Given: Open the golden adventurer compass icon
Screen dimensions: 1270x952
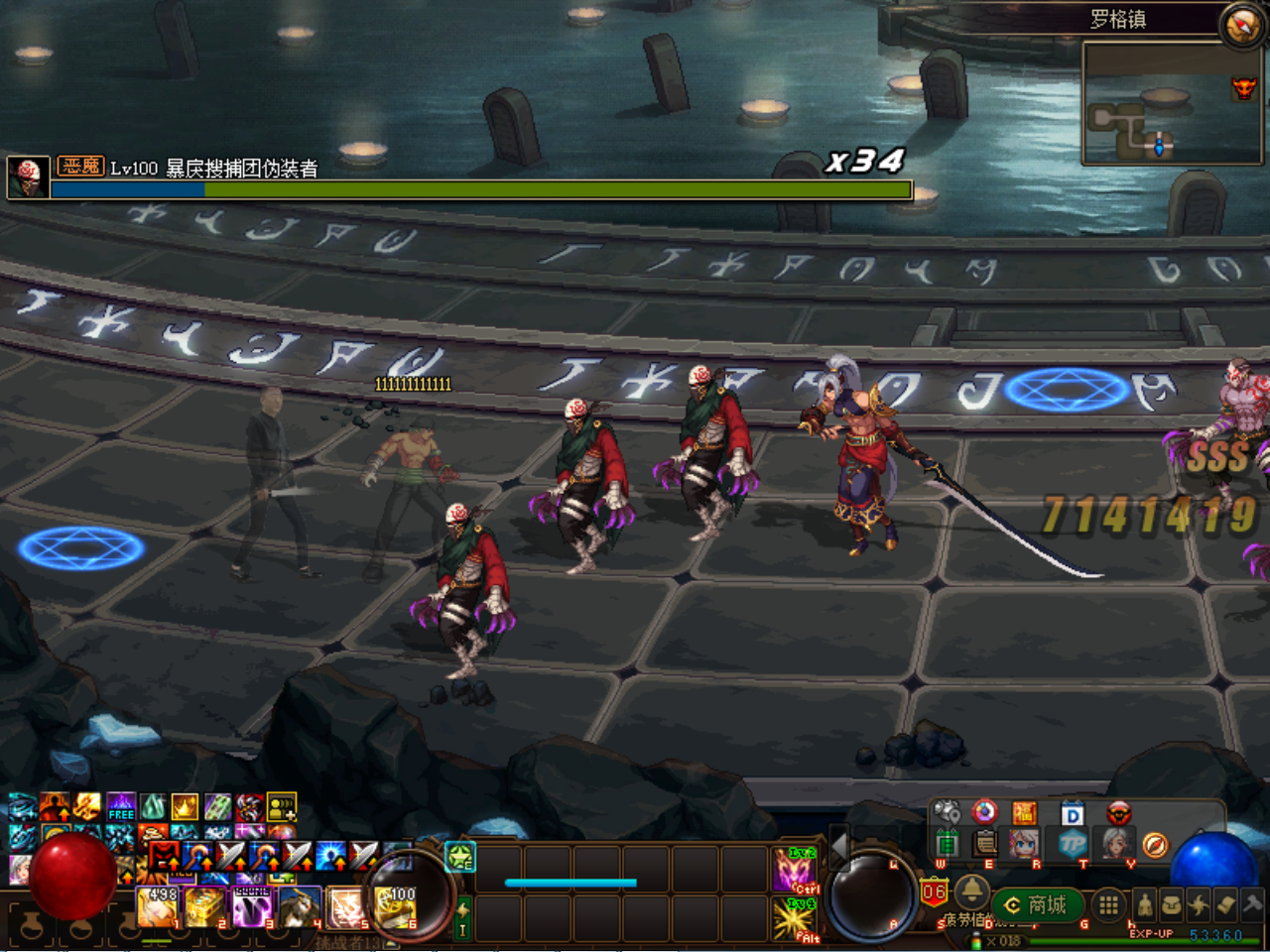Looking at the screenshot, I should [x=1156, y=845].
